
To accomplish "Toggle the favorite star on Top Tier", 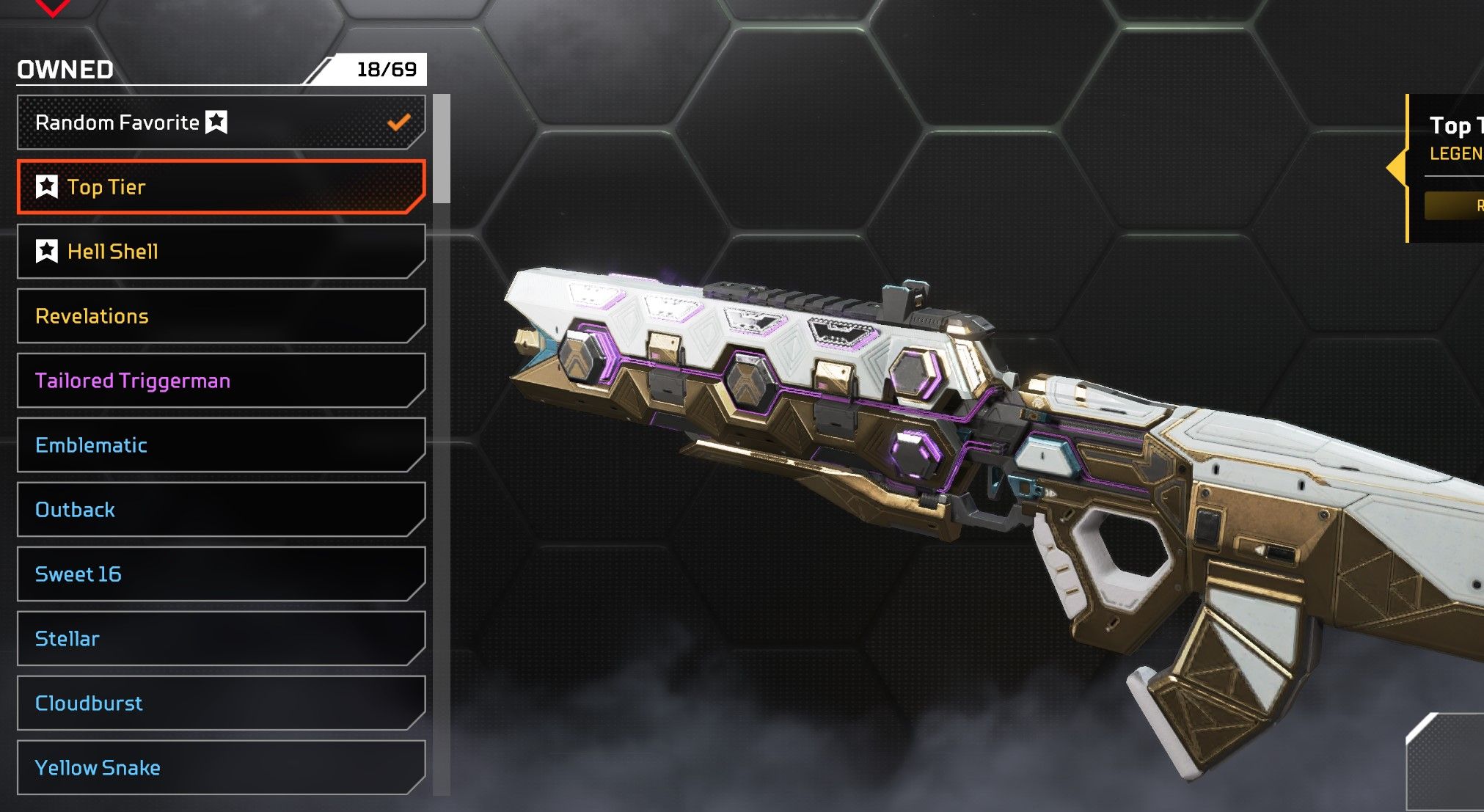I will 47,187.
